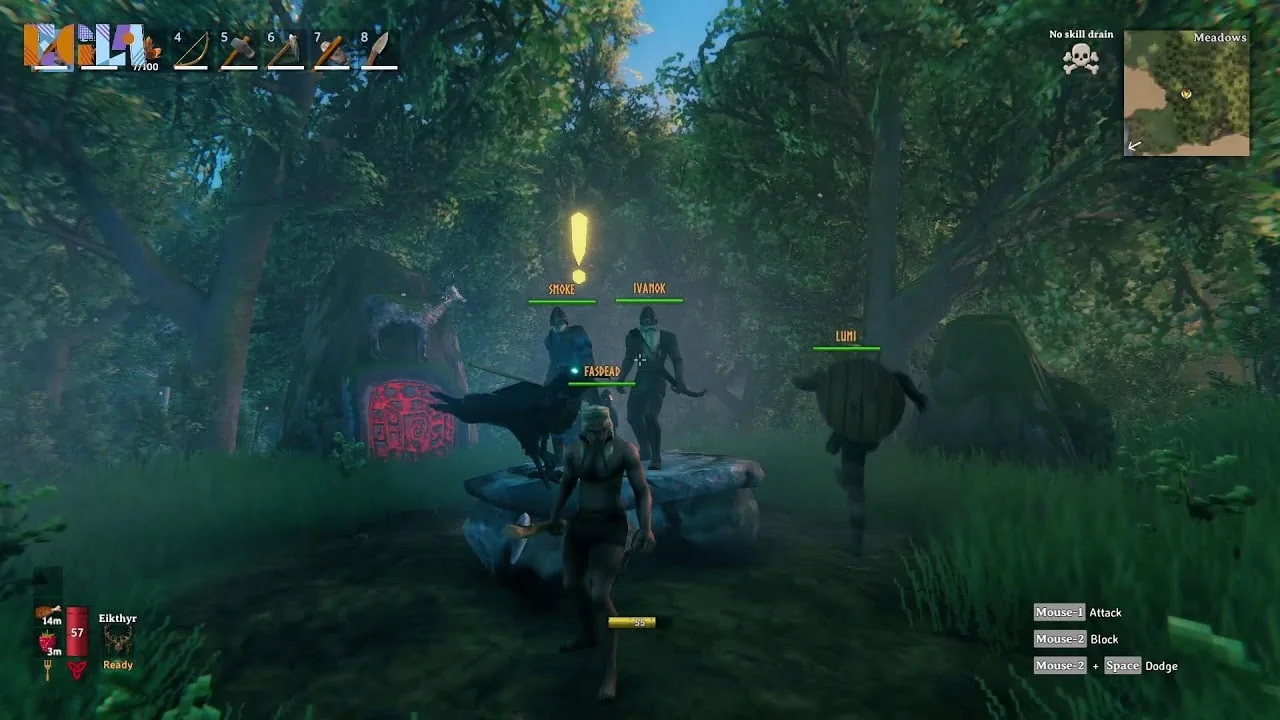1280x720 pixels.
Task: Click the No skill drain skull icon
Action: point(1080,59)
